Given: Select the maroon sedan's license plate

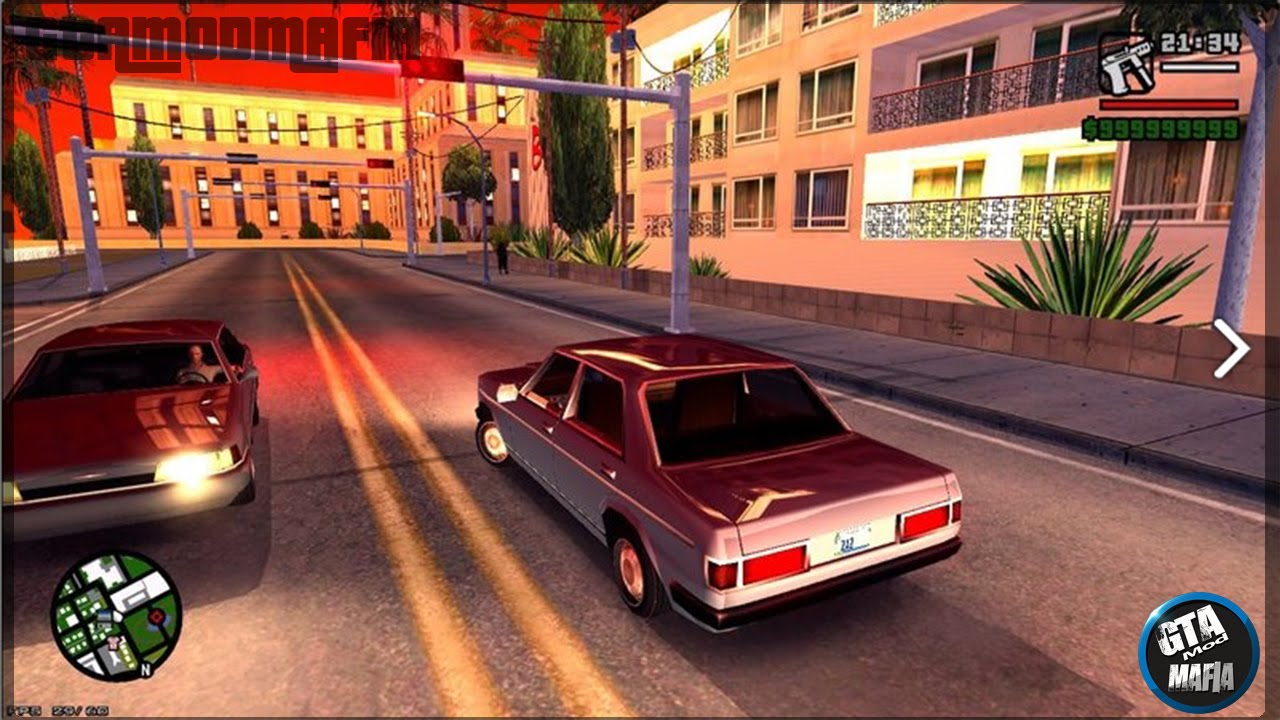Looking at the screenshot, I should (x=846, y=540).
